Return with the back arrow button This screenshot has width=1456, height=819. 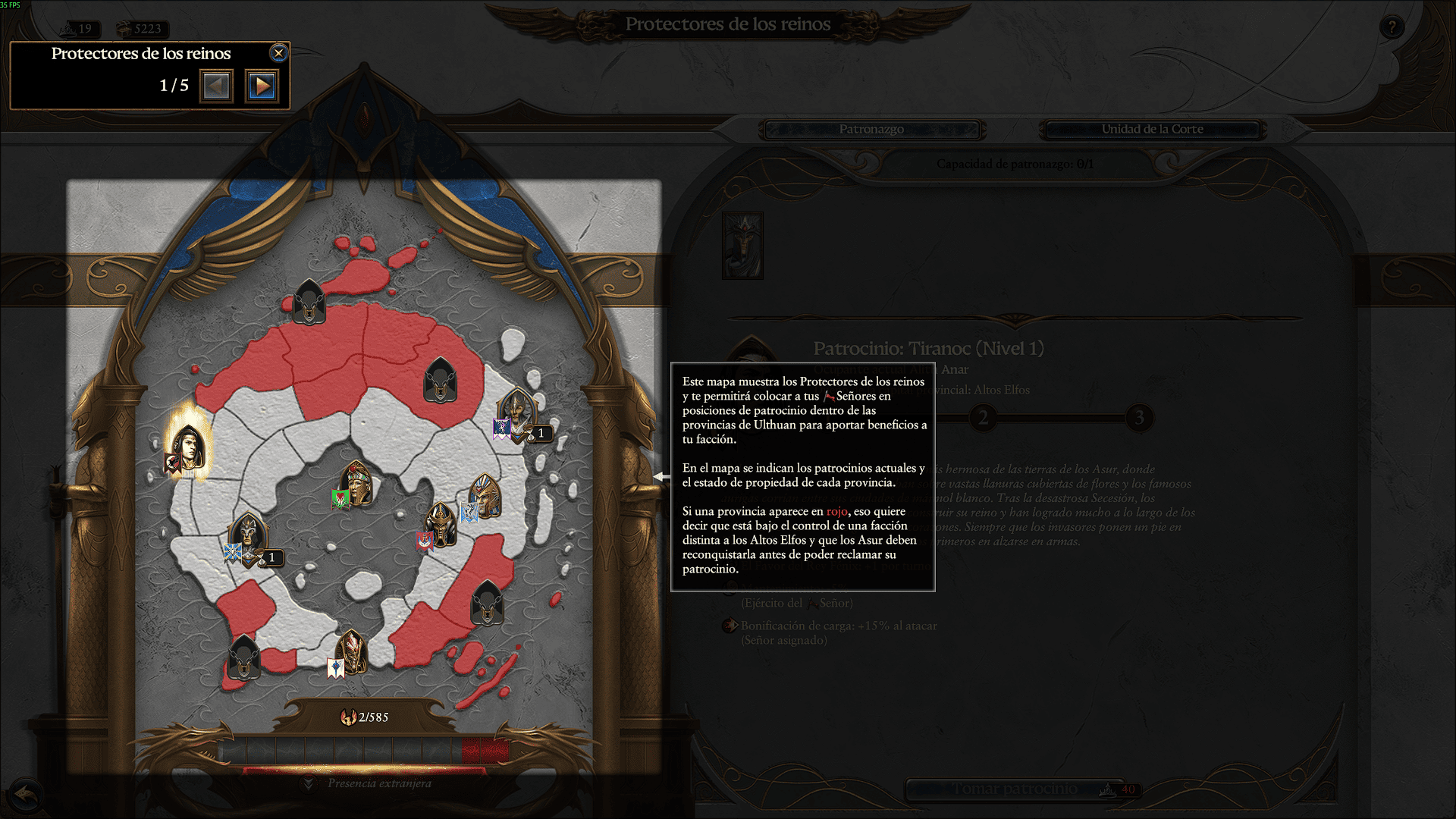tap(26, 795)
